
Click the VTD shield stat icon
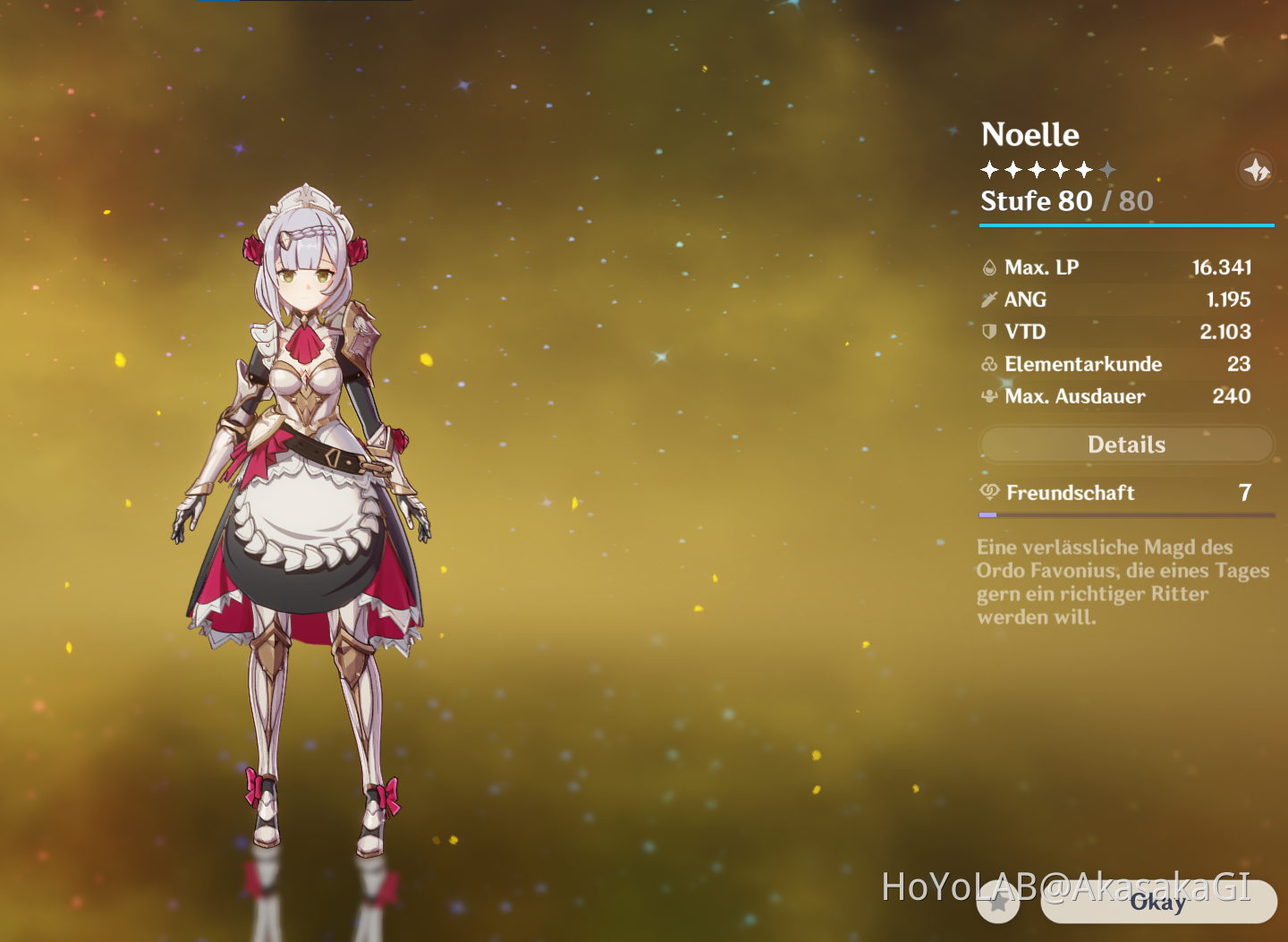tap(991, 331)
